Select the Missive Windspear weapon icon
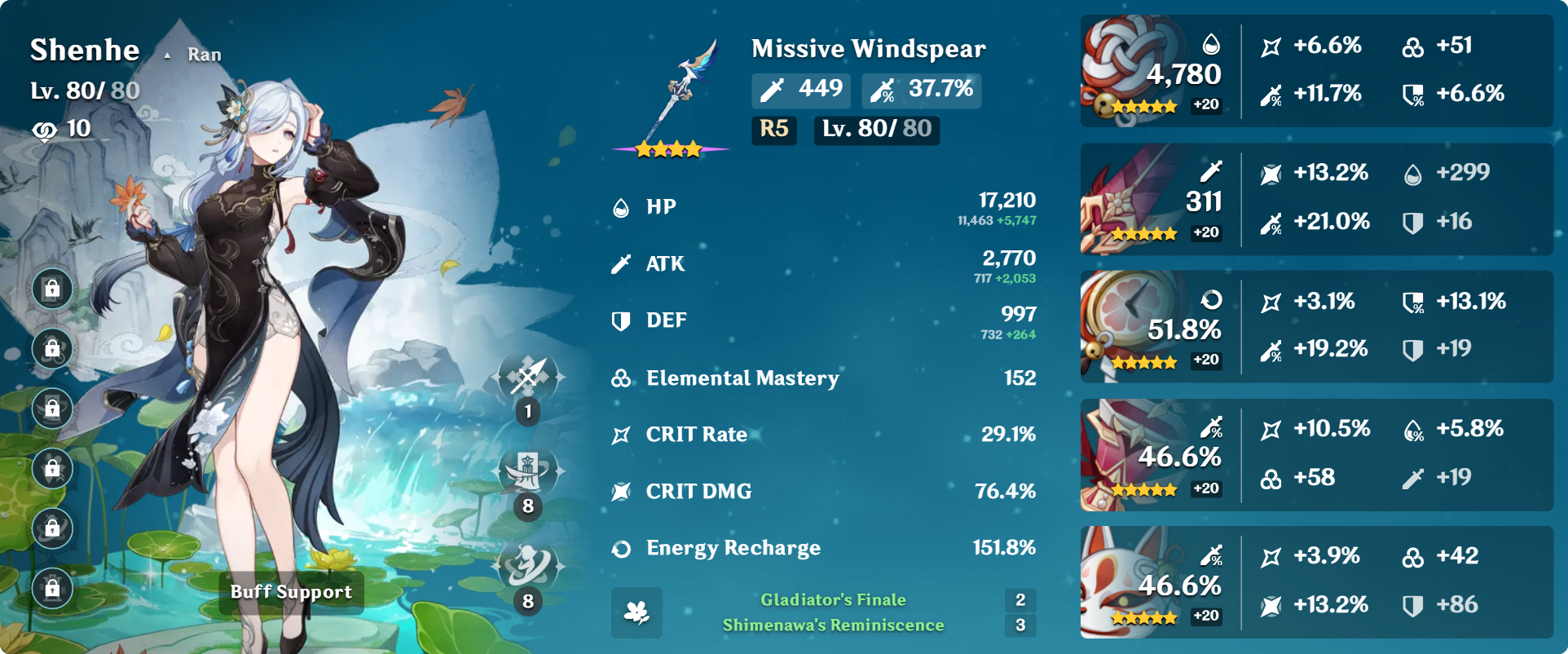The image size is (1568, 654). click(x=672, y=94)
